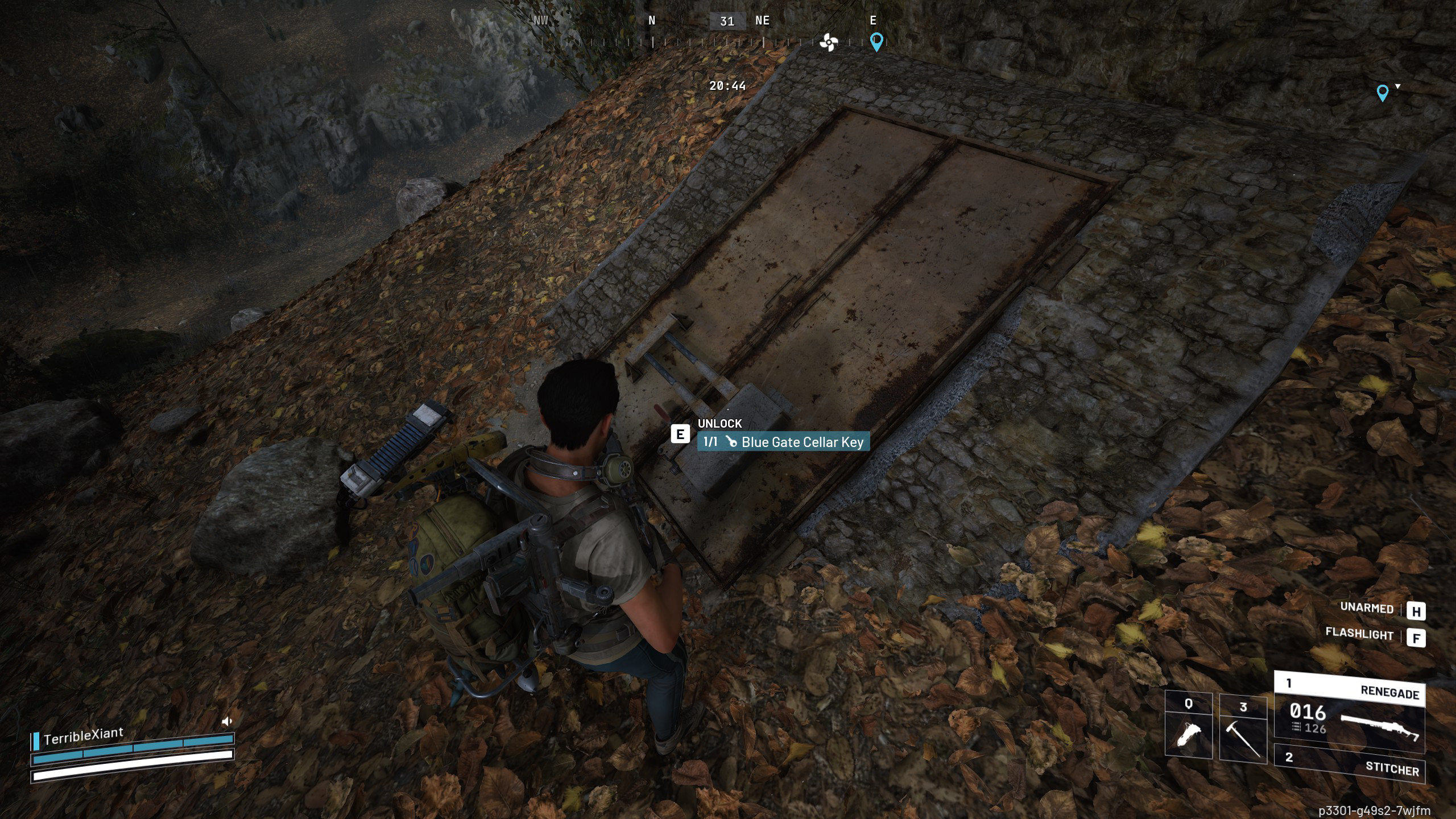
Task: Use the quick-use item in slot Q
Action: [1188, 726]
